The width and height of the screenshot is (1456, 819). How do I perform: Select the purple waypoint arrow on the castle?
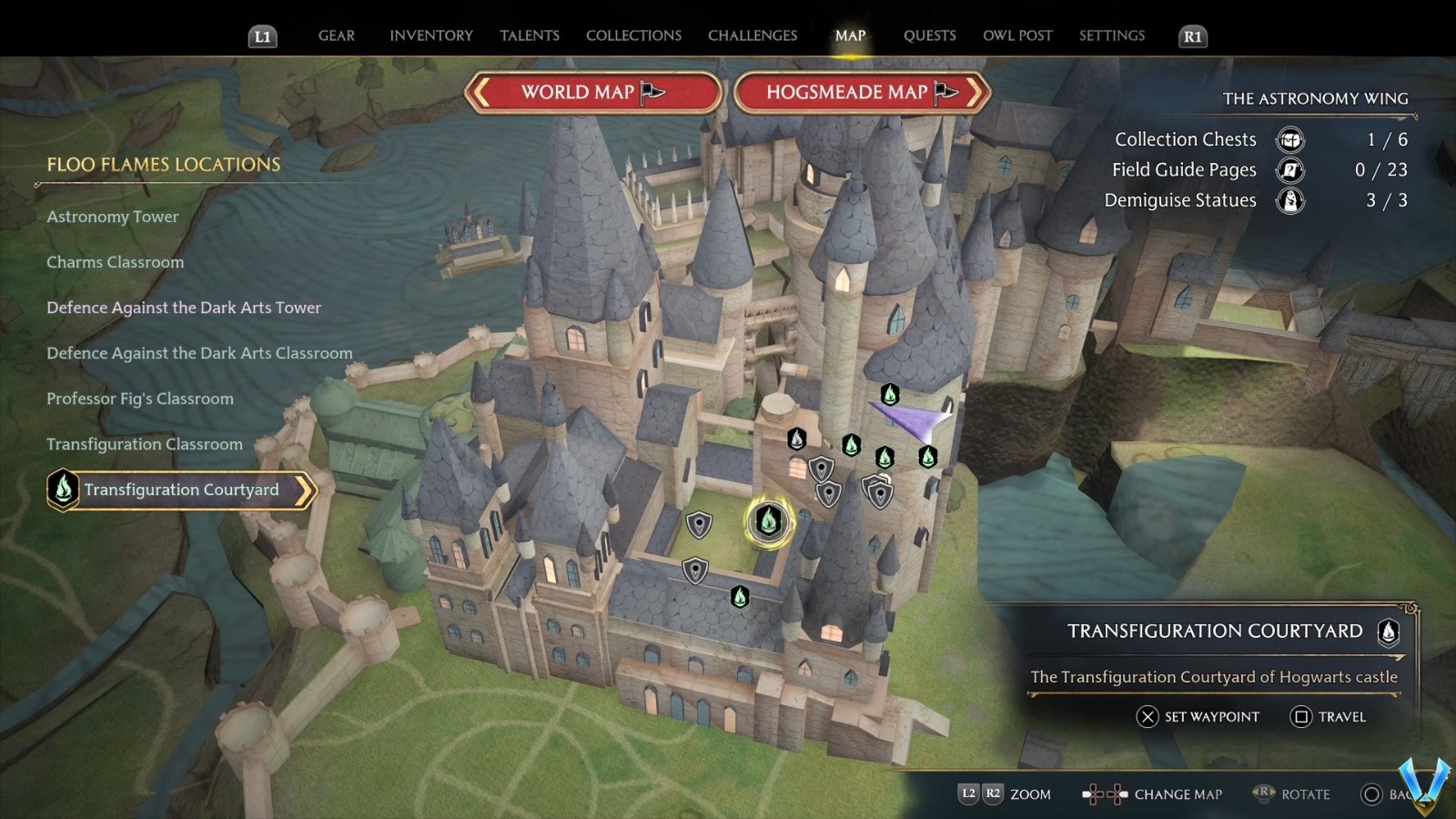click(910, 416)
